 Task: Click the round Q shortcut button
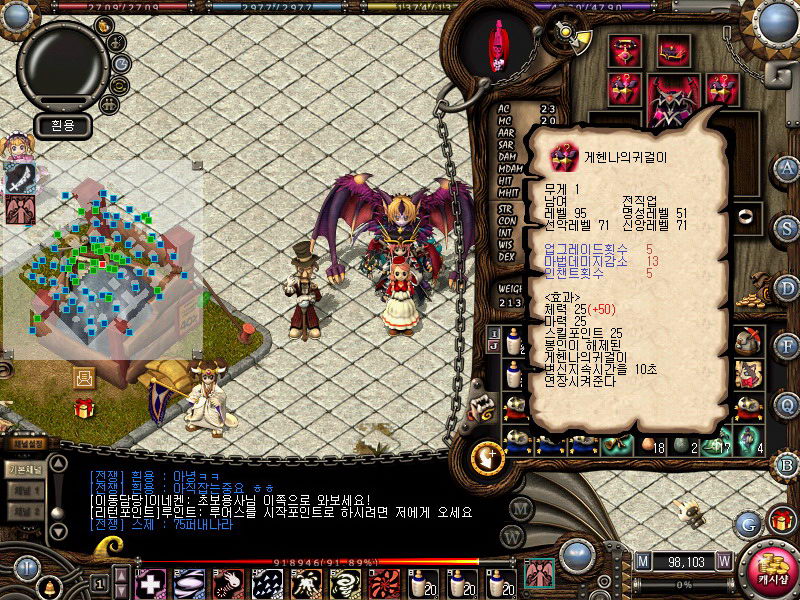[x=787, y=404]
